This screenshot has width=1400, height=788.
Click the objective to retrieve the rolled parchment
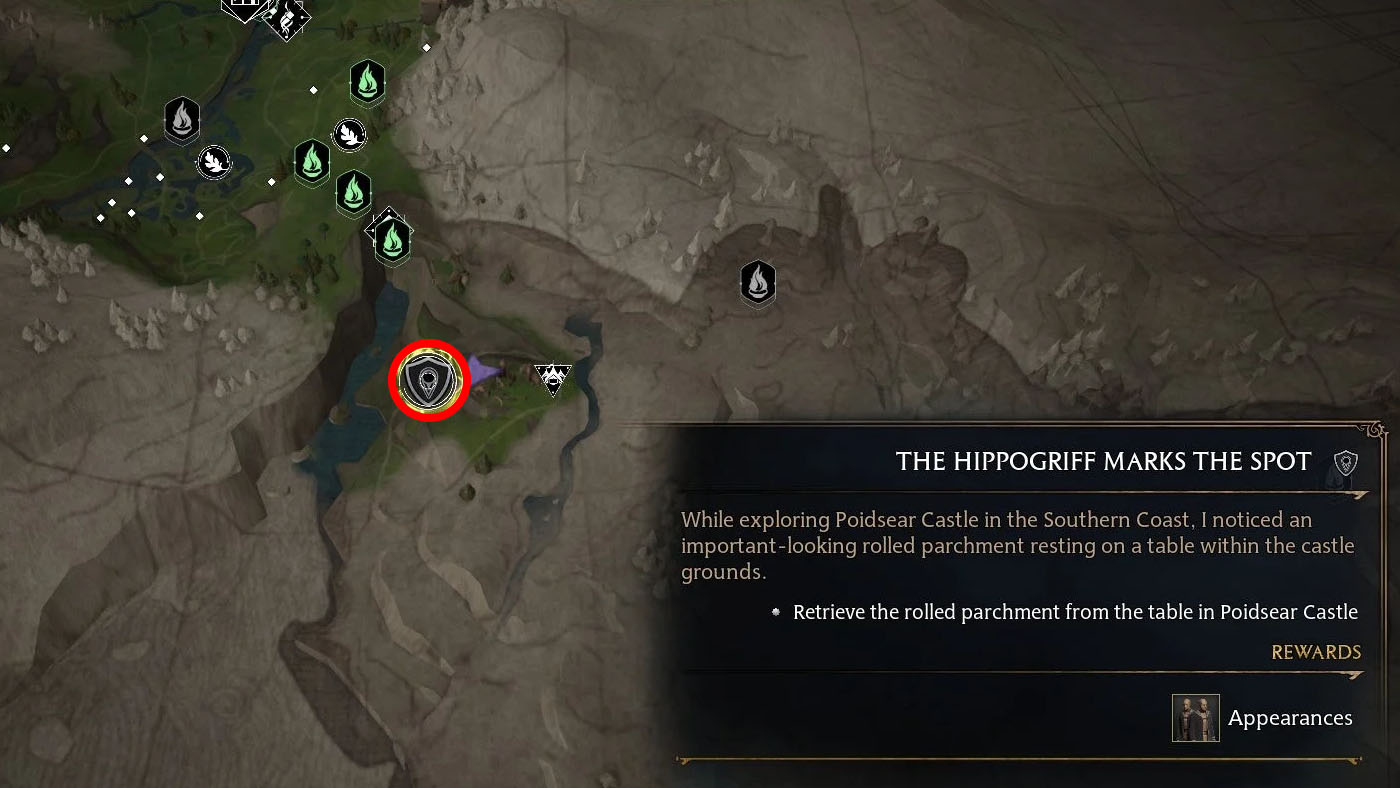[x=1075, y=611]
